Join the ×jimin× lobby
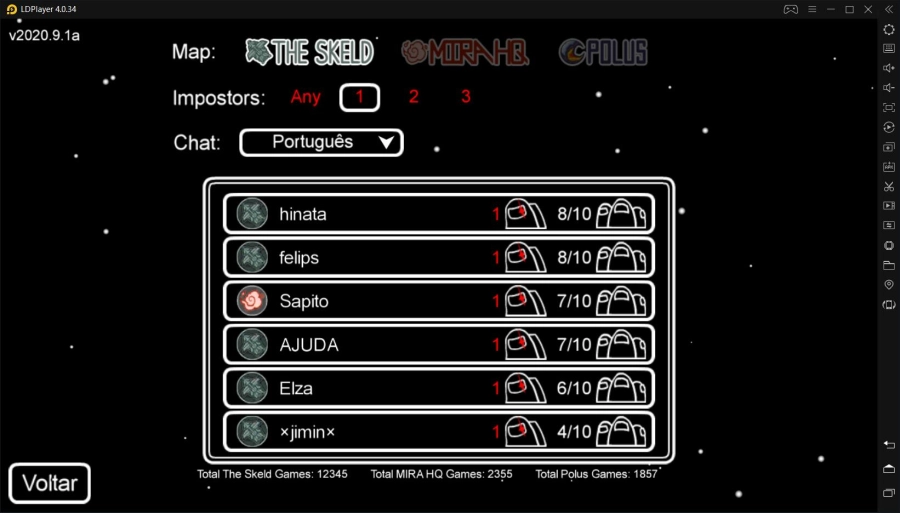900x513 pixels. click(439, 432)
